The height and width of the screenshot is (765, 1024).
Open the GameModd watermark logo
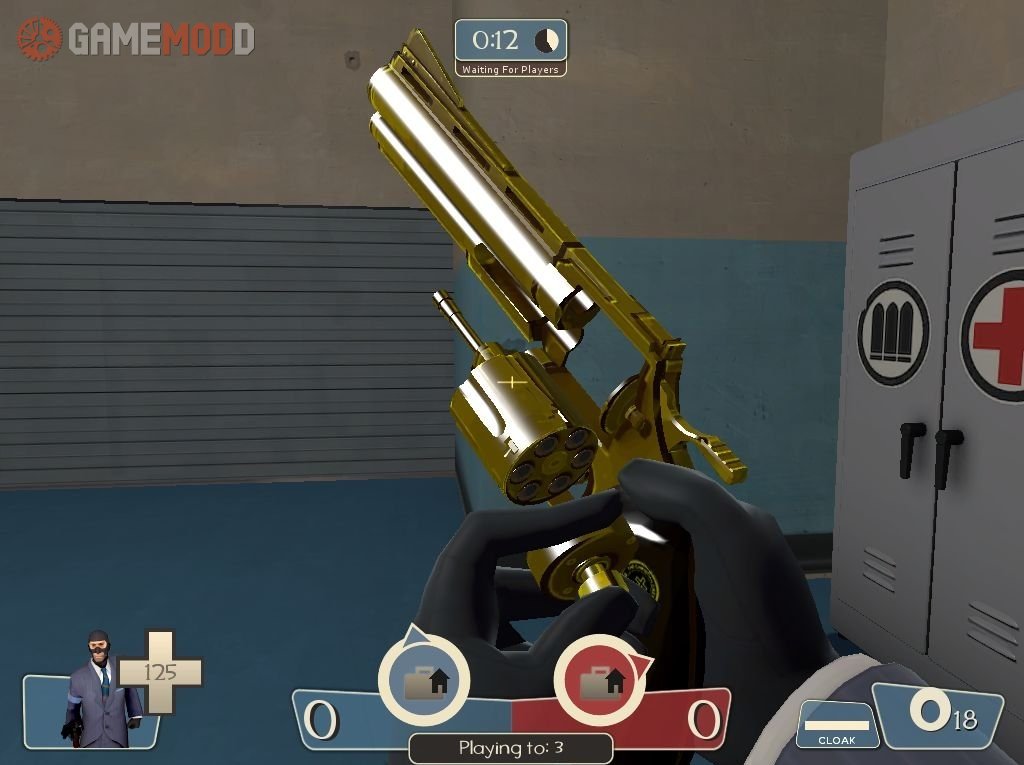tap(135, 39)
